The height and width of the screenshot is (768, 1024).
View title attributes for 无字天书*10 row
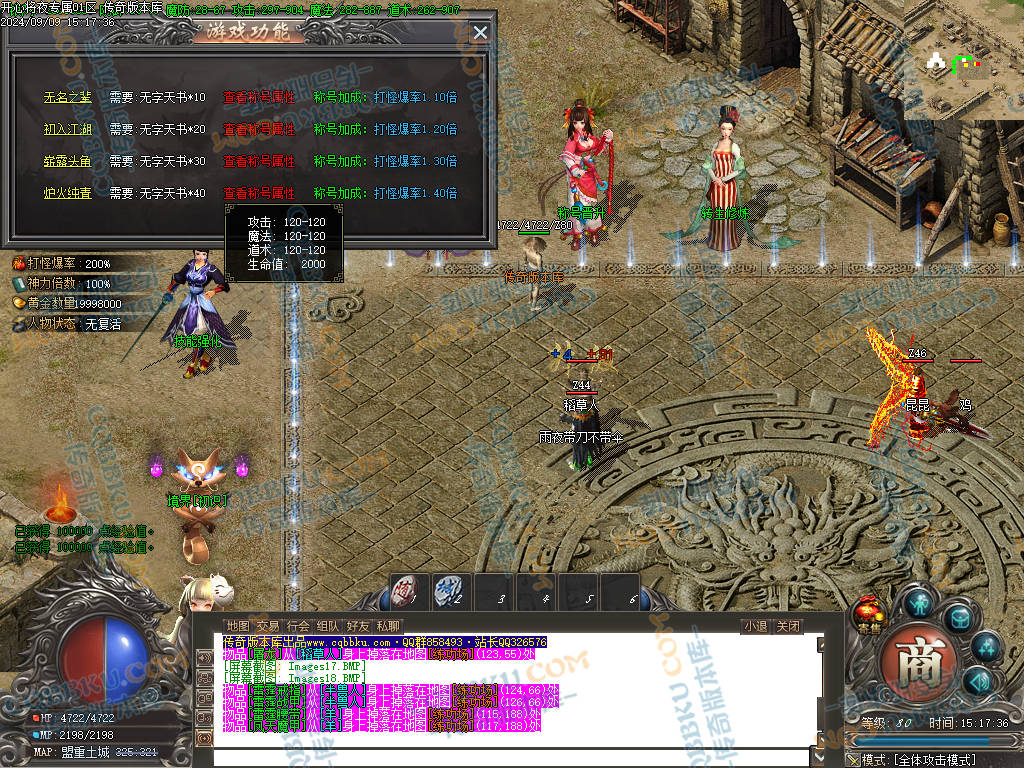coord(259,98)
